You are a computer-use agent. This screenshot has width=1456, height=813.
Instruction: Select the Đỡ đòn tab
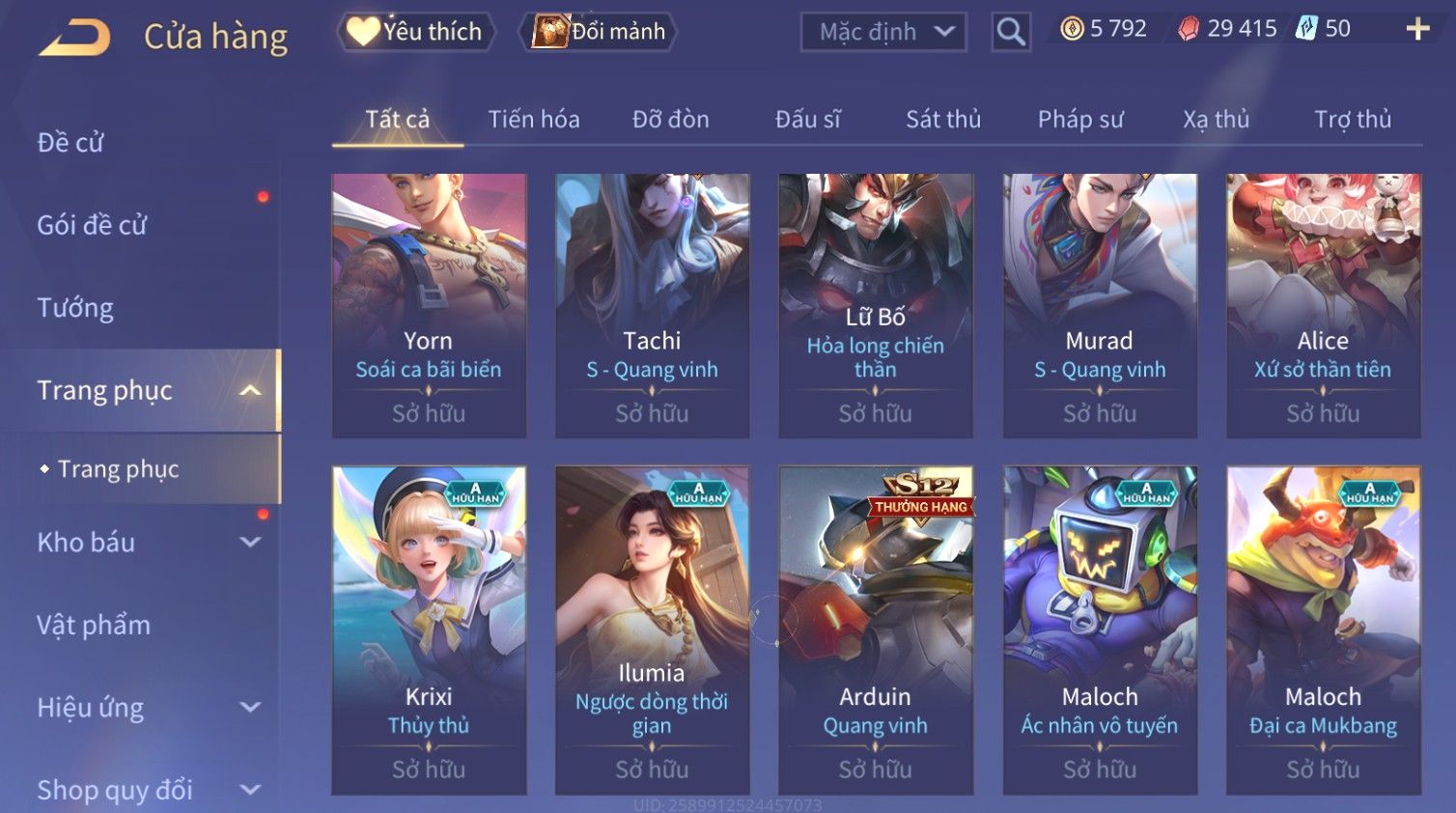[x=670, y=120]
